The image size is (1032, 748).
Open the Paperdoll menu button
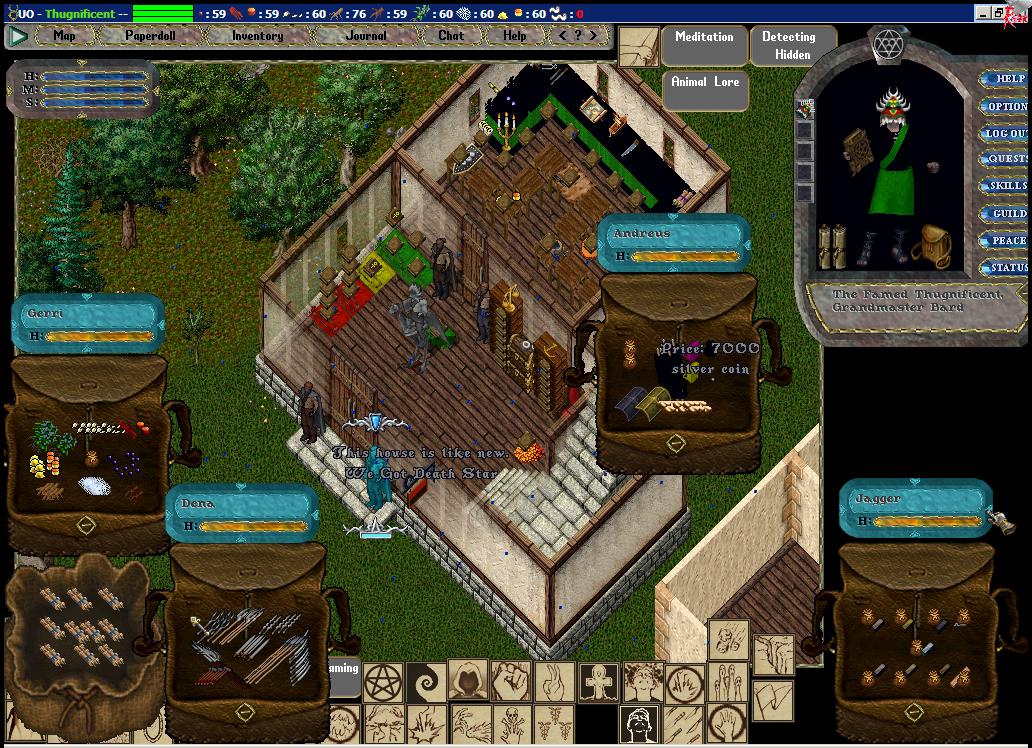(149, 36)
